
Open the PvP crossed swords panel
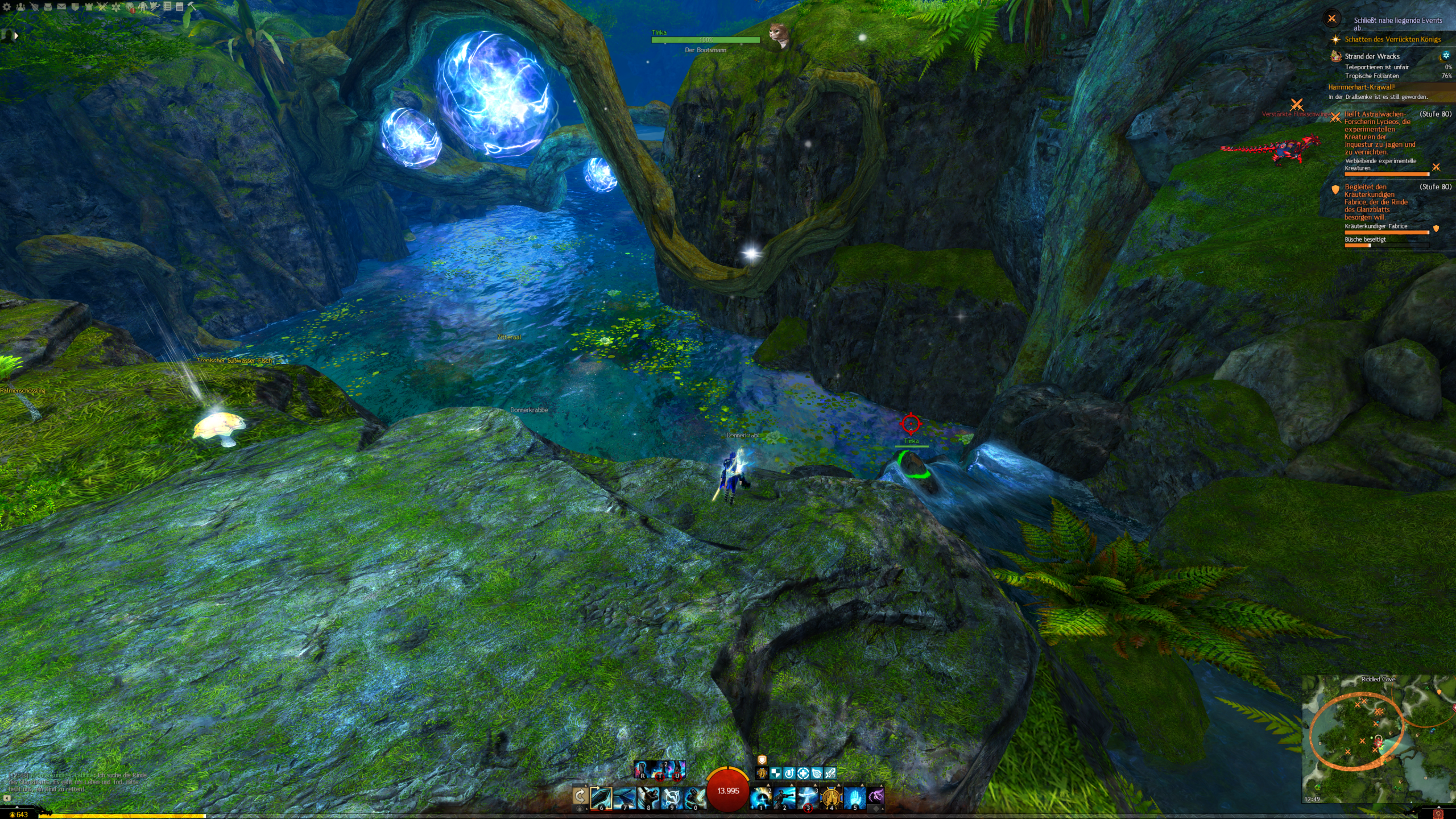click(x=102, y=7)
